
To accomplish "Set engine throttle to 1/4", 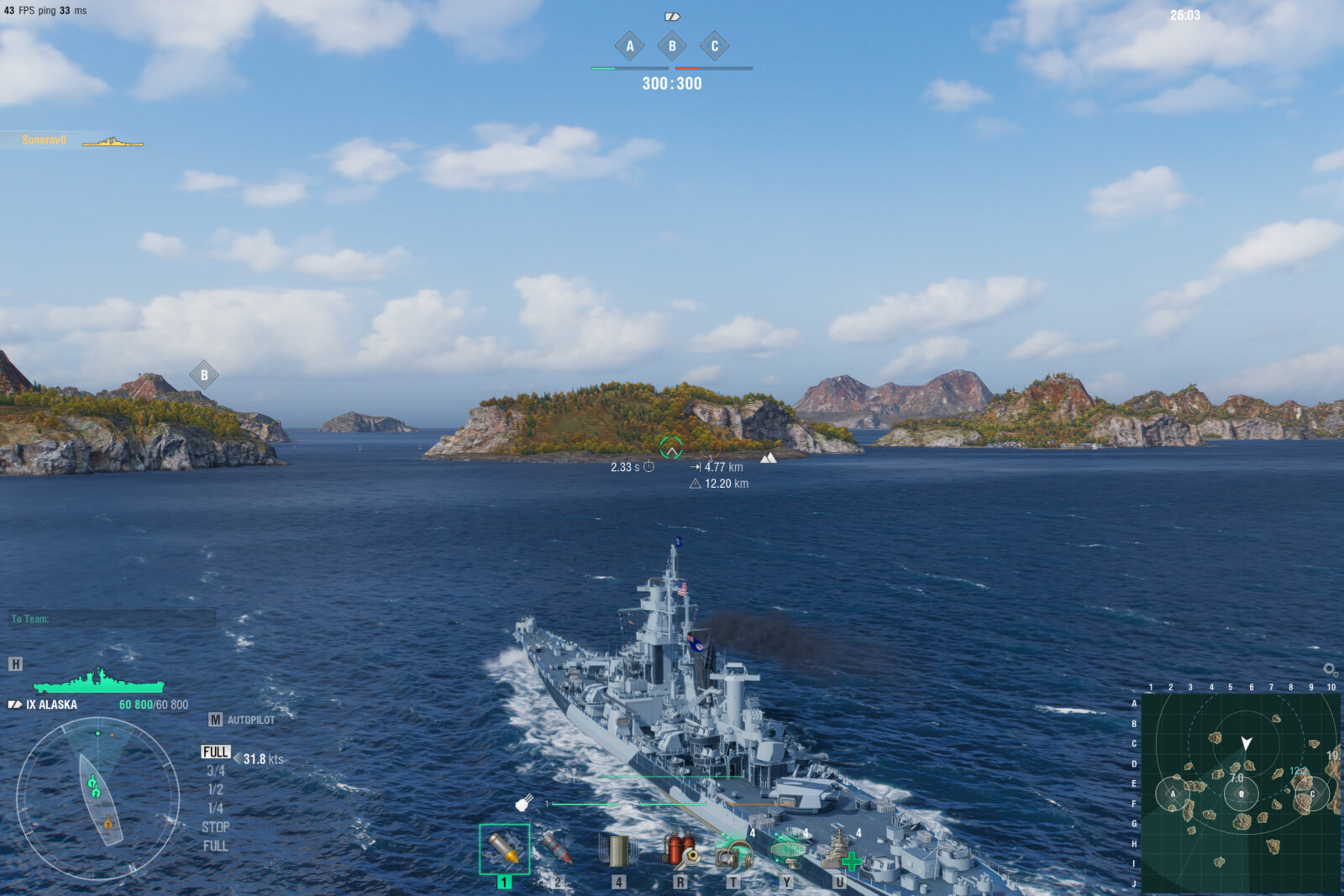I will (216, 808).
